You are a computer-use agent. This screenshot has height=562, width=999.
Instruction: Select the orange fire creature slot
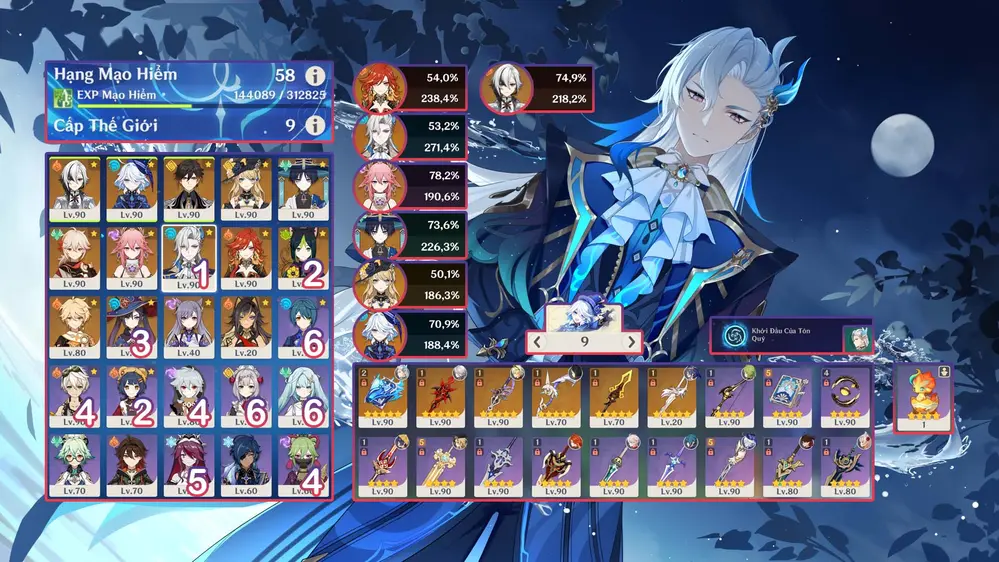pyautogui.click(x=921, y=398)
